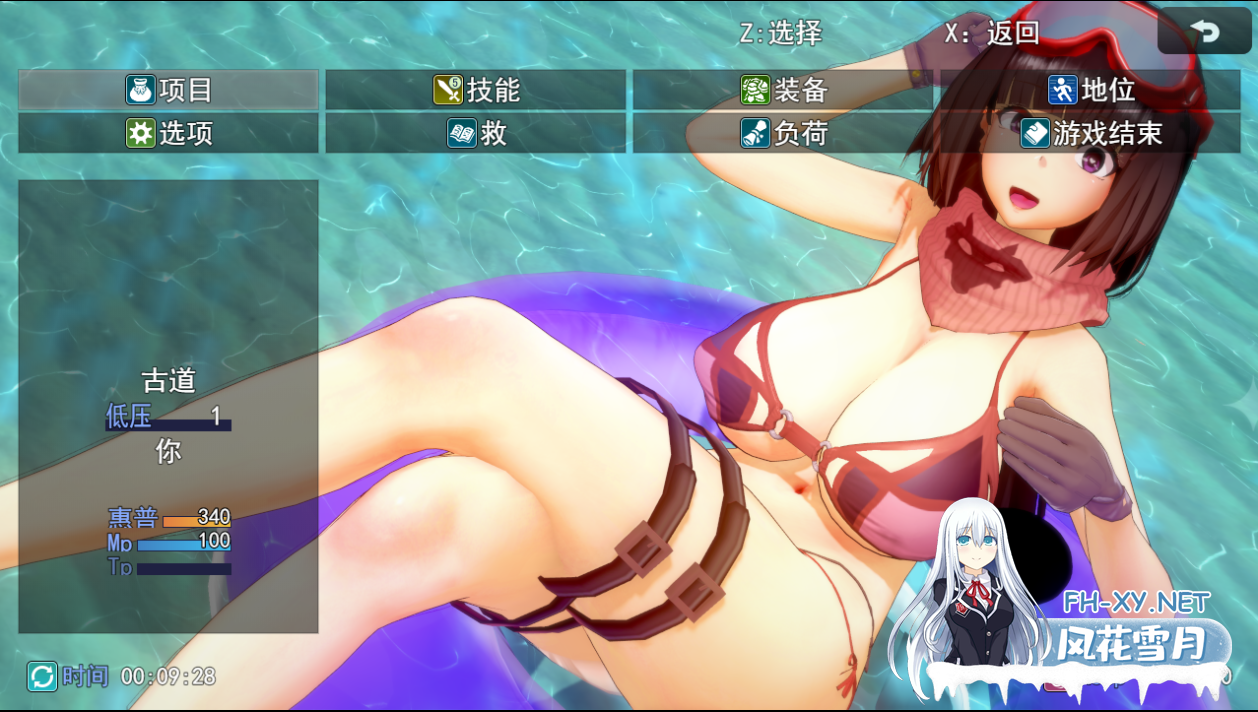
Task: Select the 负荷 load entry
Action: click(783, 133)
